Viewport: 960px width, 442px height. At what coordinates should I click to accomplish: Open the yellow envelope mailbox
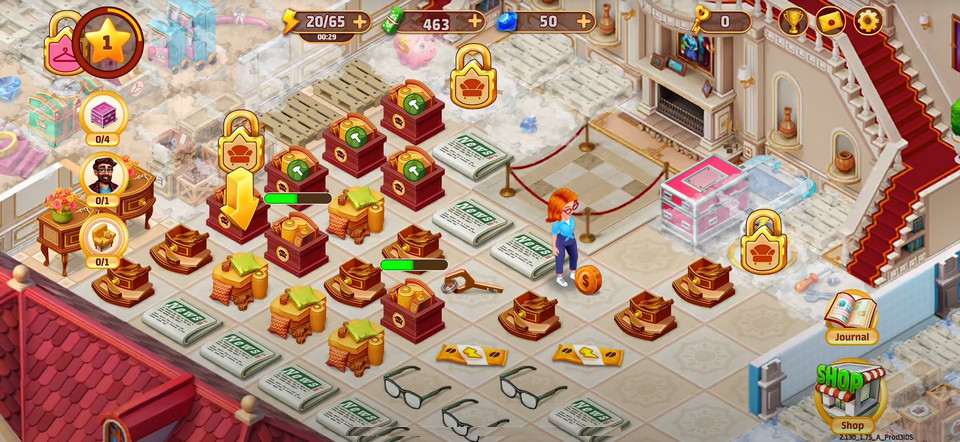coord(831,21)
